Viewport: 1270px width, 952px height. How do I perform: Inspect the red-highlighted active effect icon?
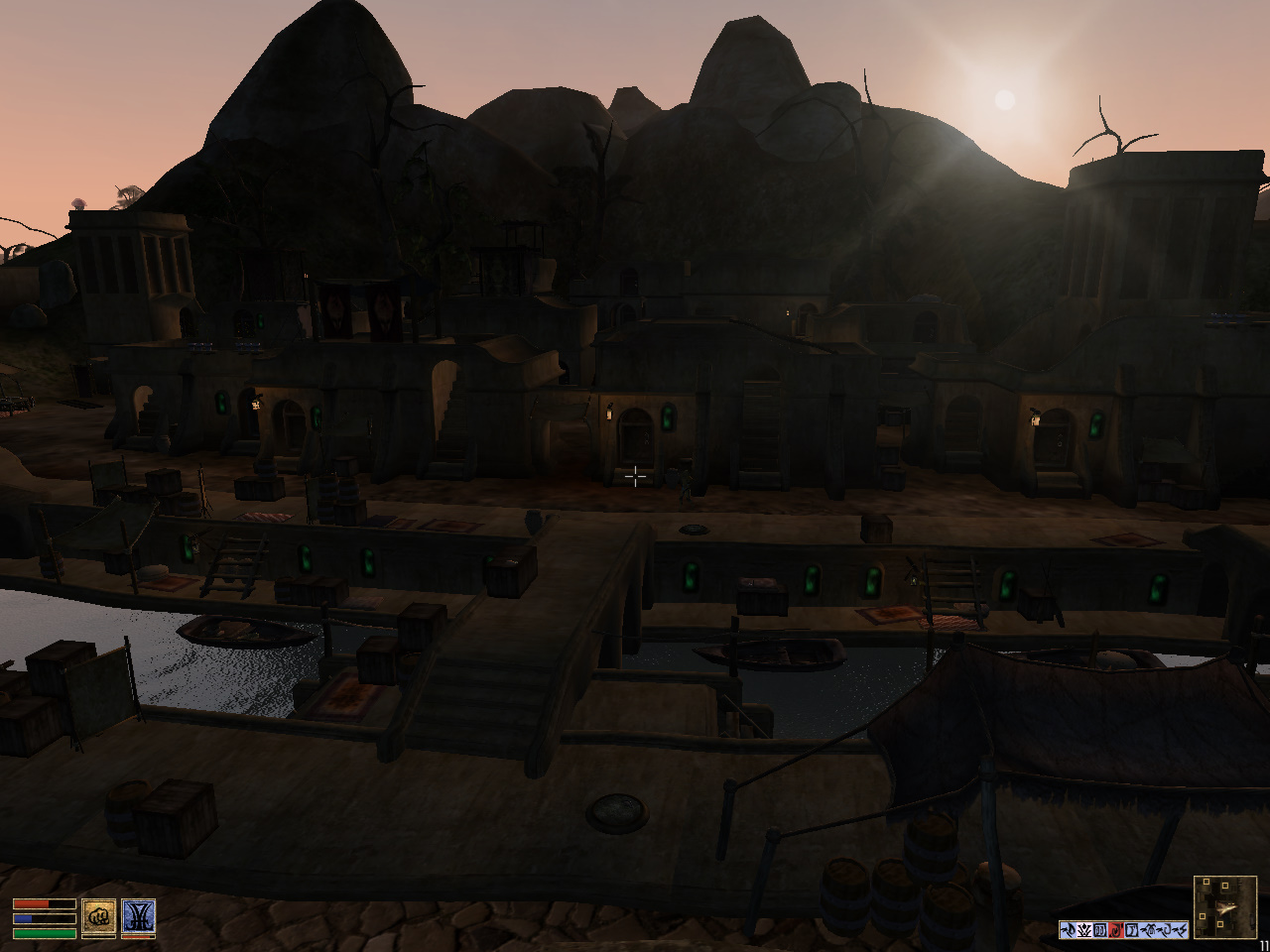[1116, 930]
